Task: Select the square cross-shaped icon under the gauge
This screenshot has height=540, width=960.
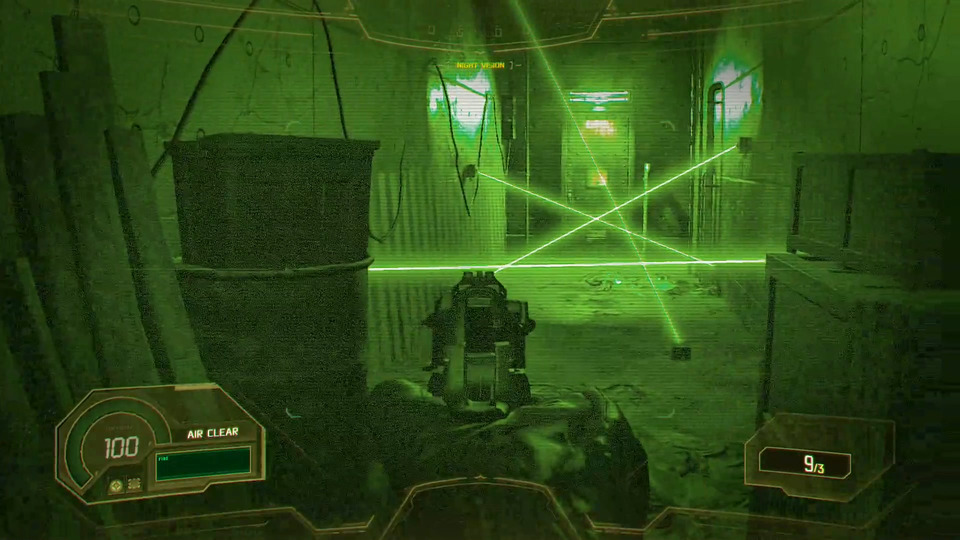Action: (134, 484)
